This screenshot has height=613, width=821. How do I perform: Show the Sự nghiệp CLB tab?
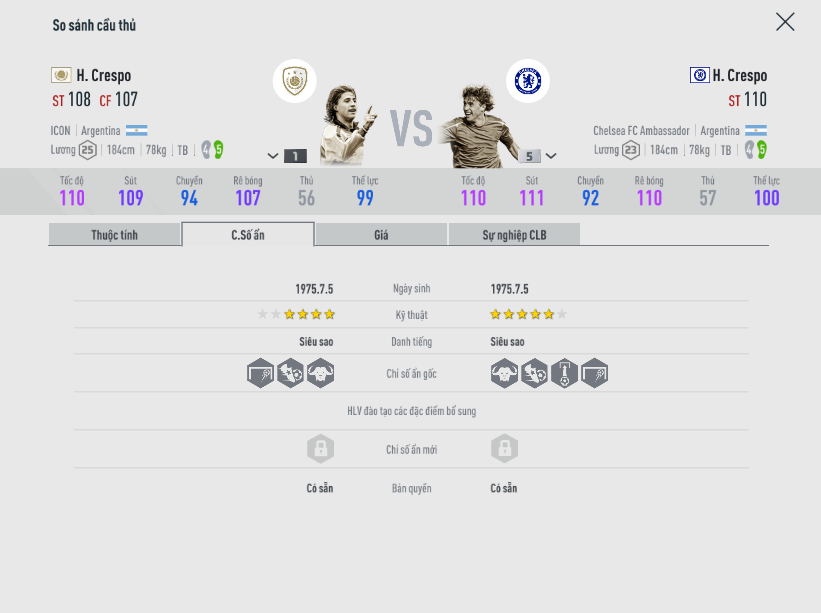[514, 235]
